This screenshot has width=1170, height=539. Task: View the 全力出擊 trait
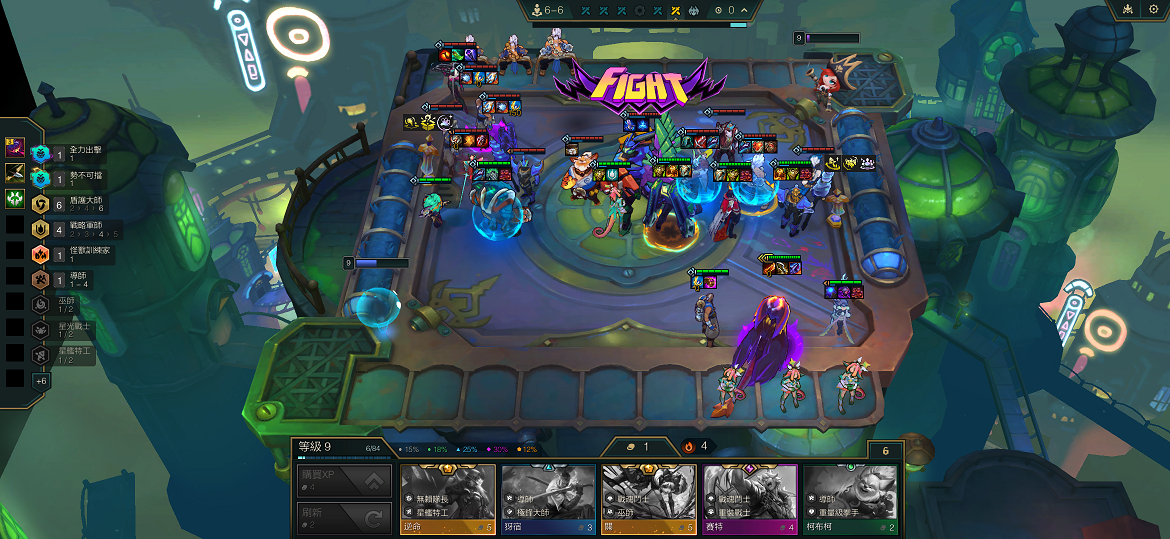pyautogui.click(x=70, y=153)
